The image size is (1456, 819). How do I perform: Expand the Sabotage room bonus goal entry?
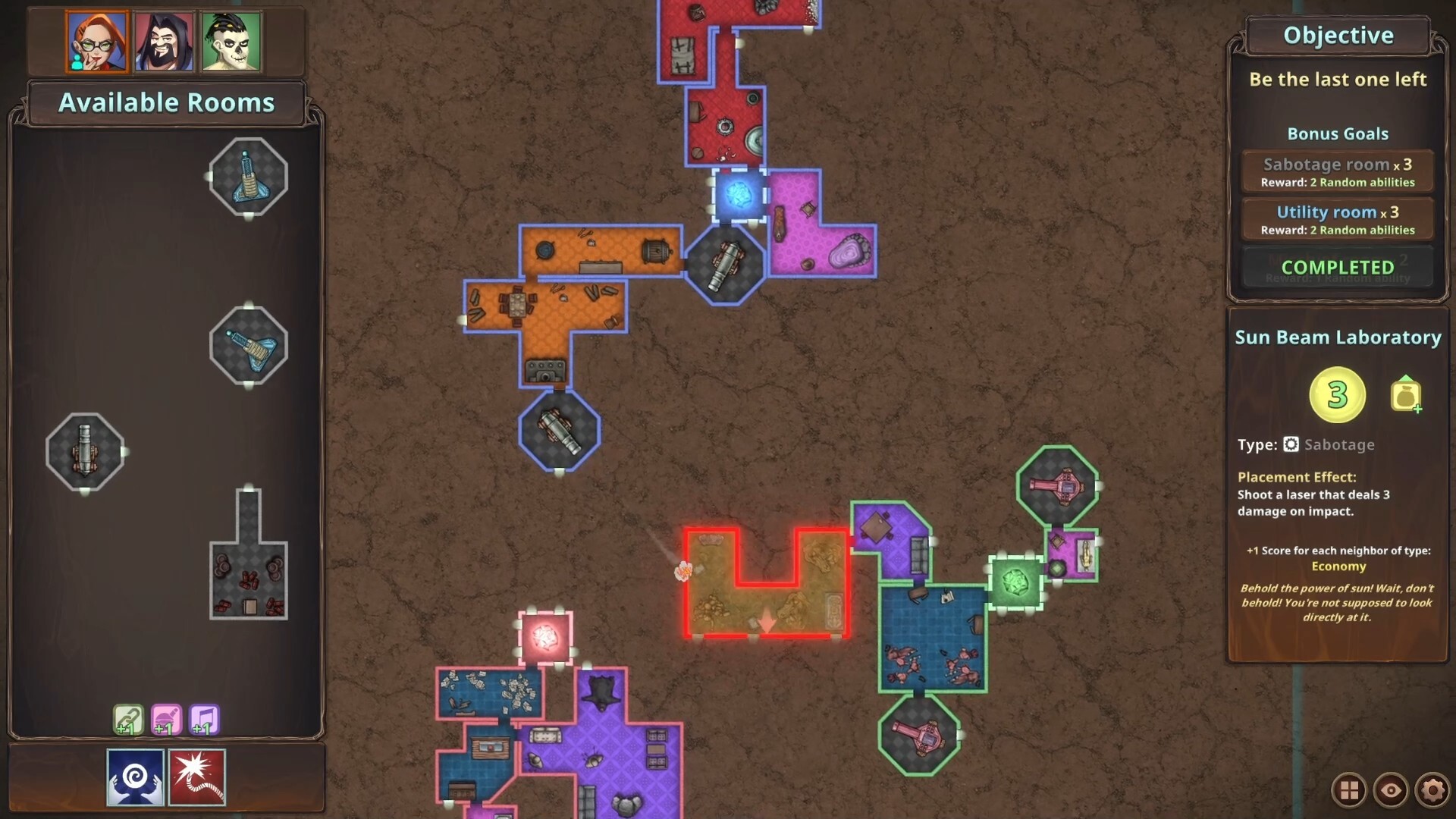click(x=1337, y=170)
